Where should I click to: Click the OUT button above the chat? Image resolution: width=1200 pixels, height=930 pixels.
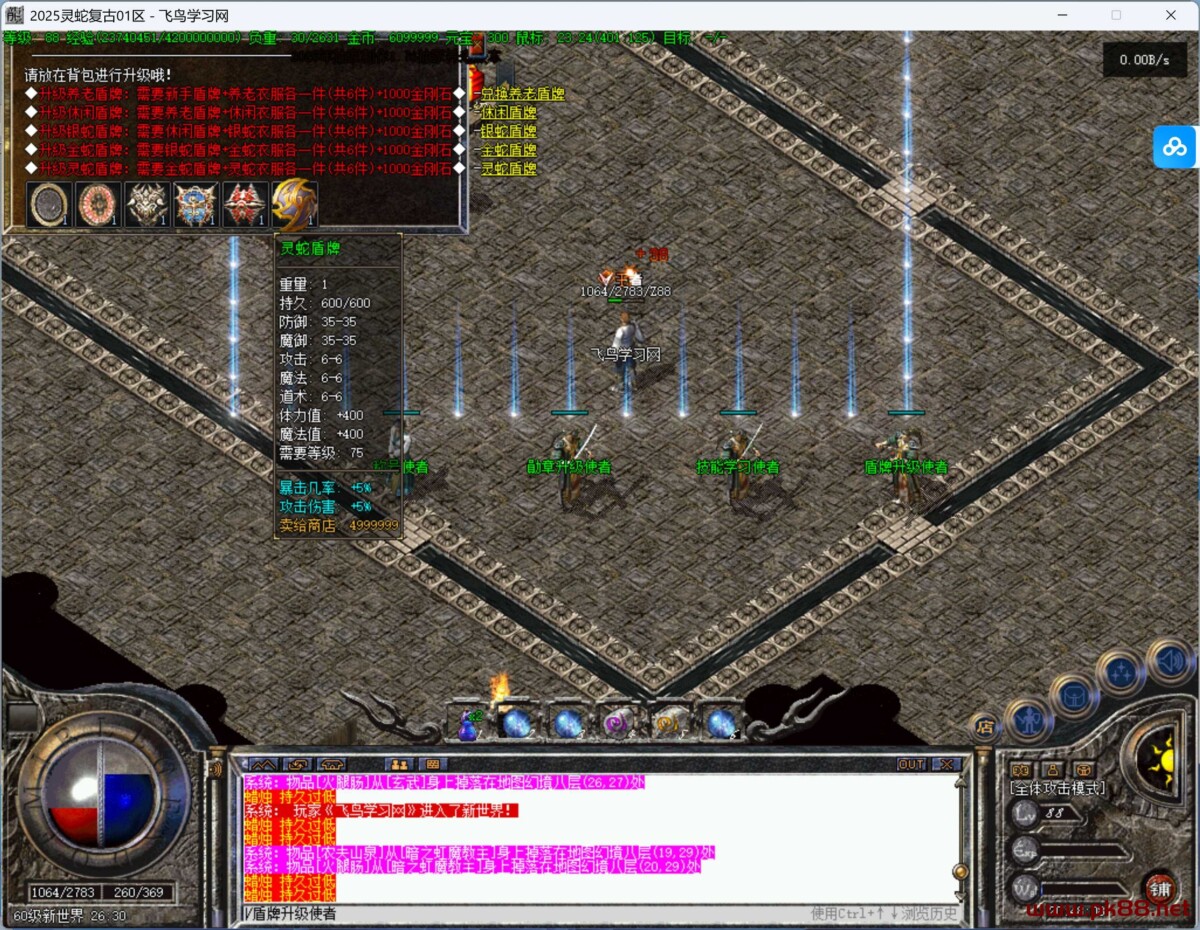pyautogui.click(x=911, y=764)
